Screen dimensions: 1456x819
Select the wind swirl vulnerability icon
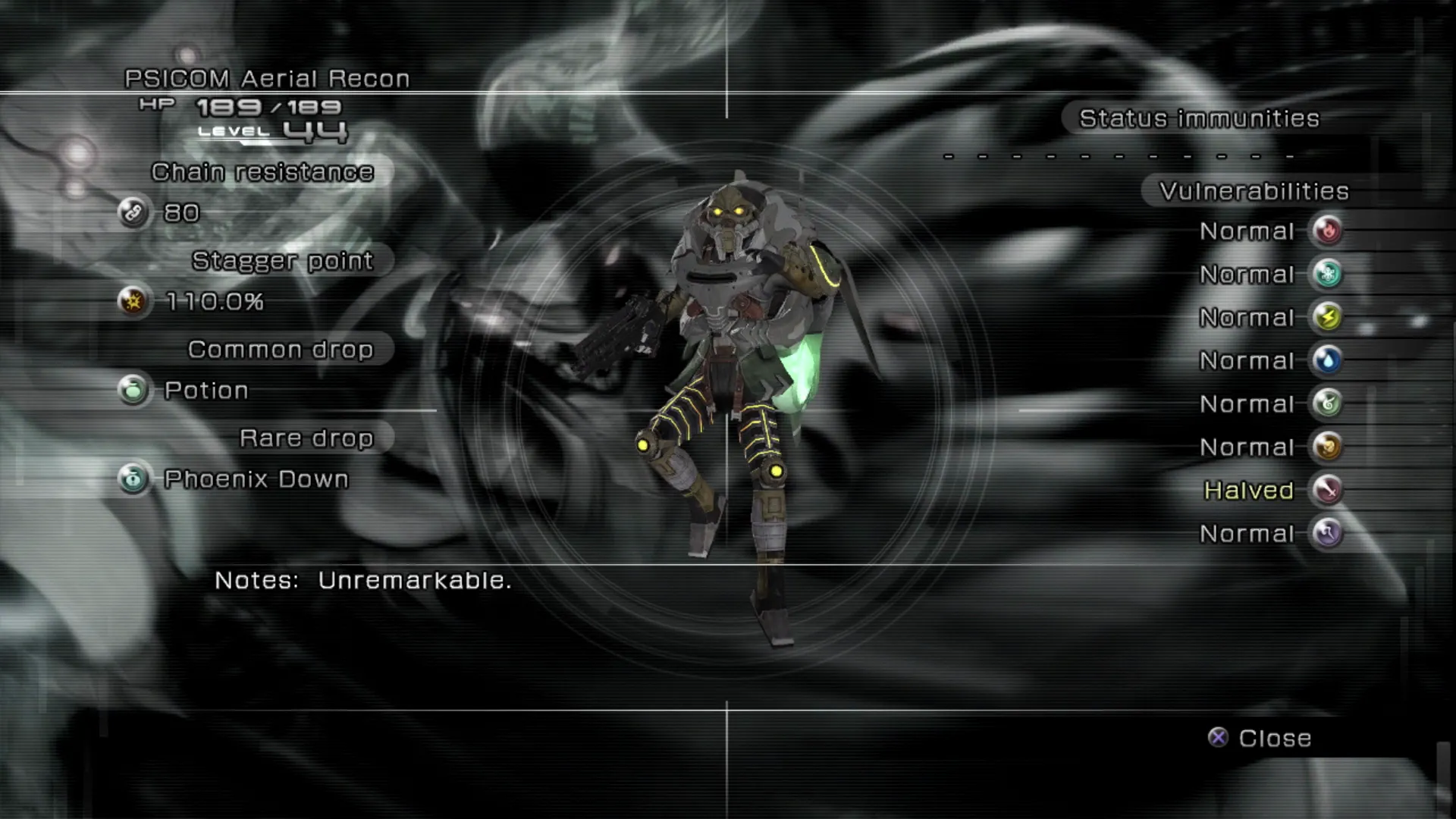pyautogui.click(x=1327, y=403)
